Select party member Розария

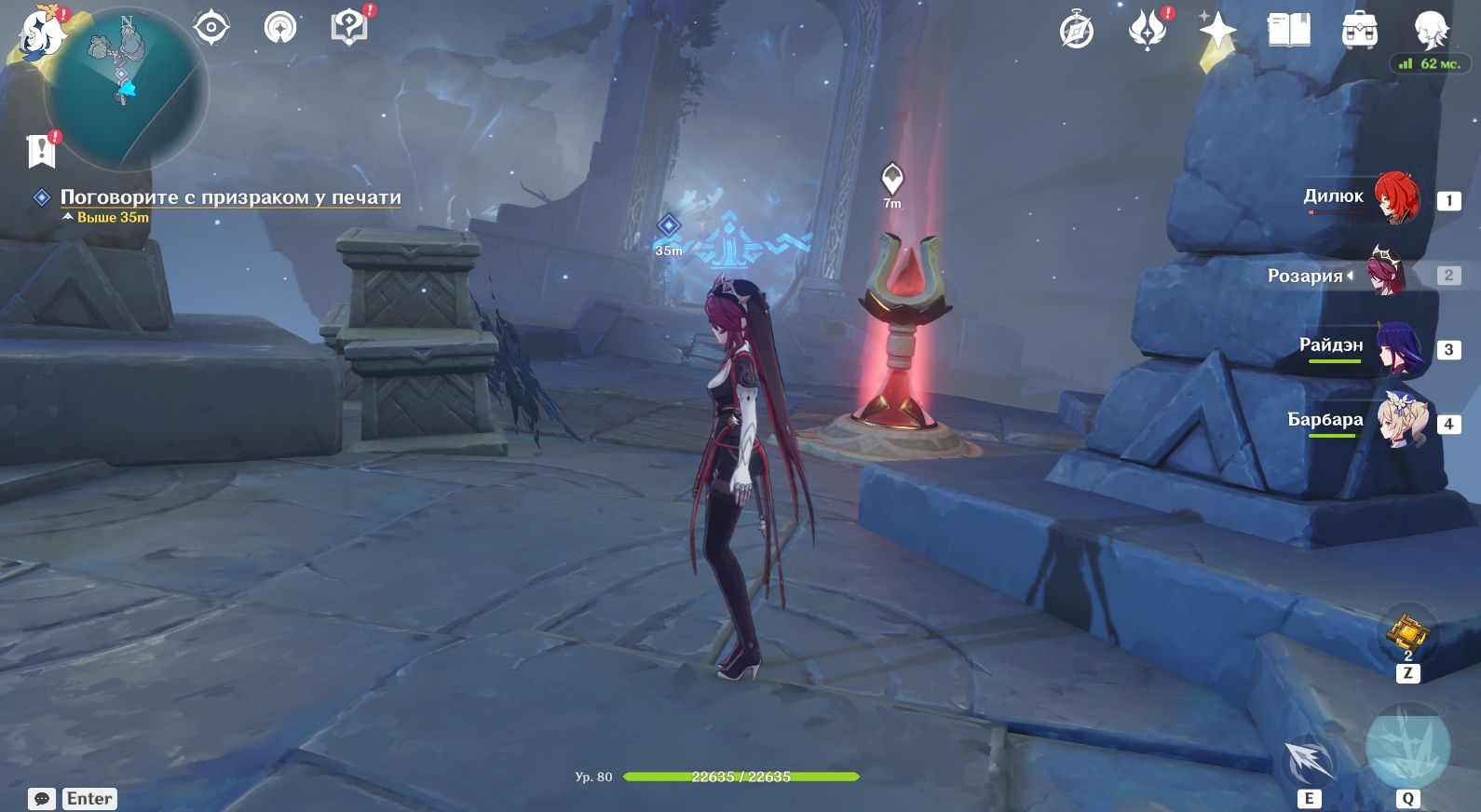click(x=1385, y=272)
